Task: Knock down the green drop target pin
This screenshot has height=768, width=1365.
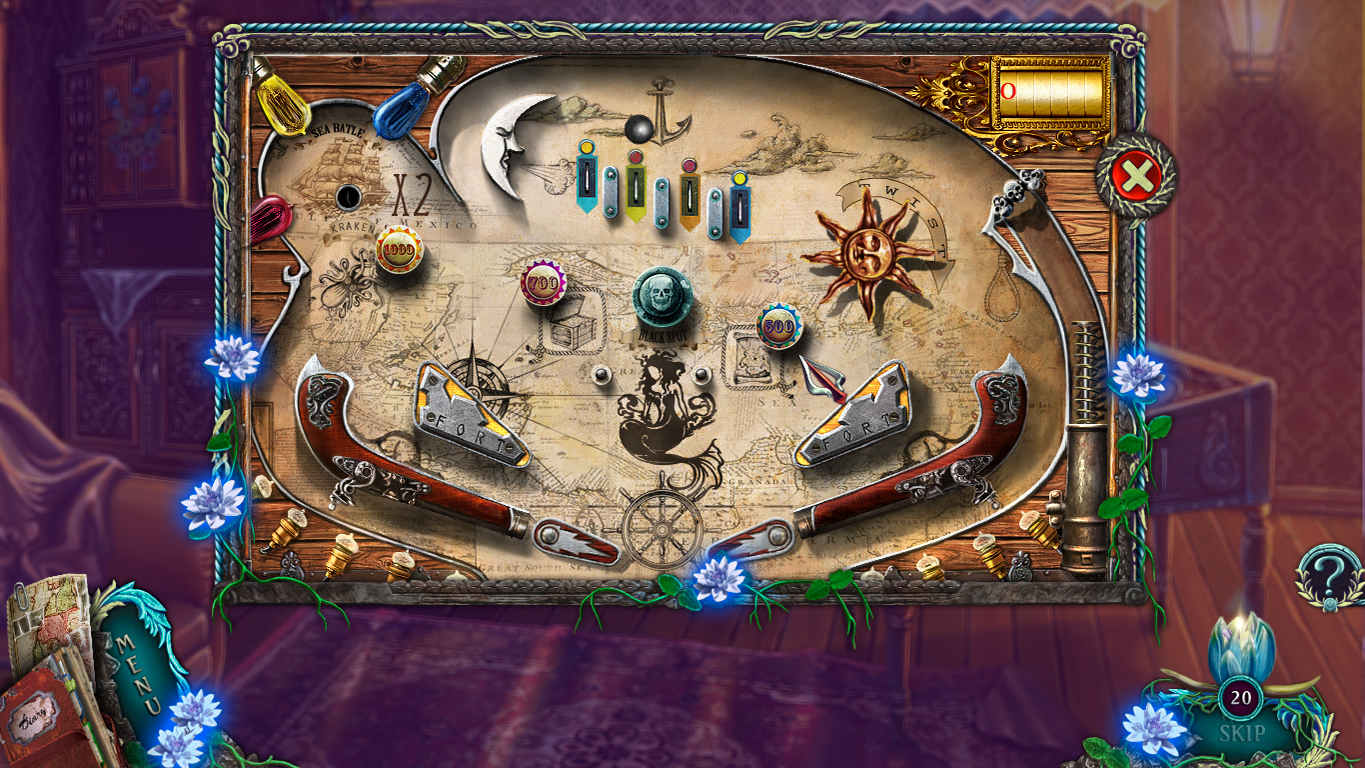Action: point(635,190)
